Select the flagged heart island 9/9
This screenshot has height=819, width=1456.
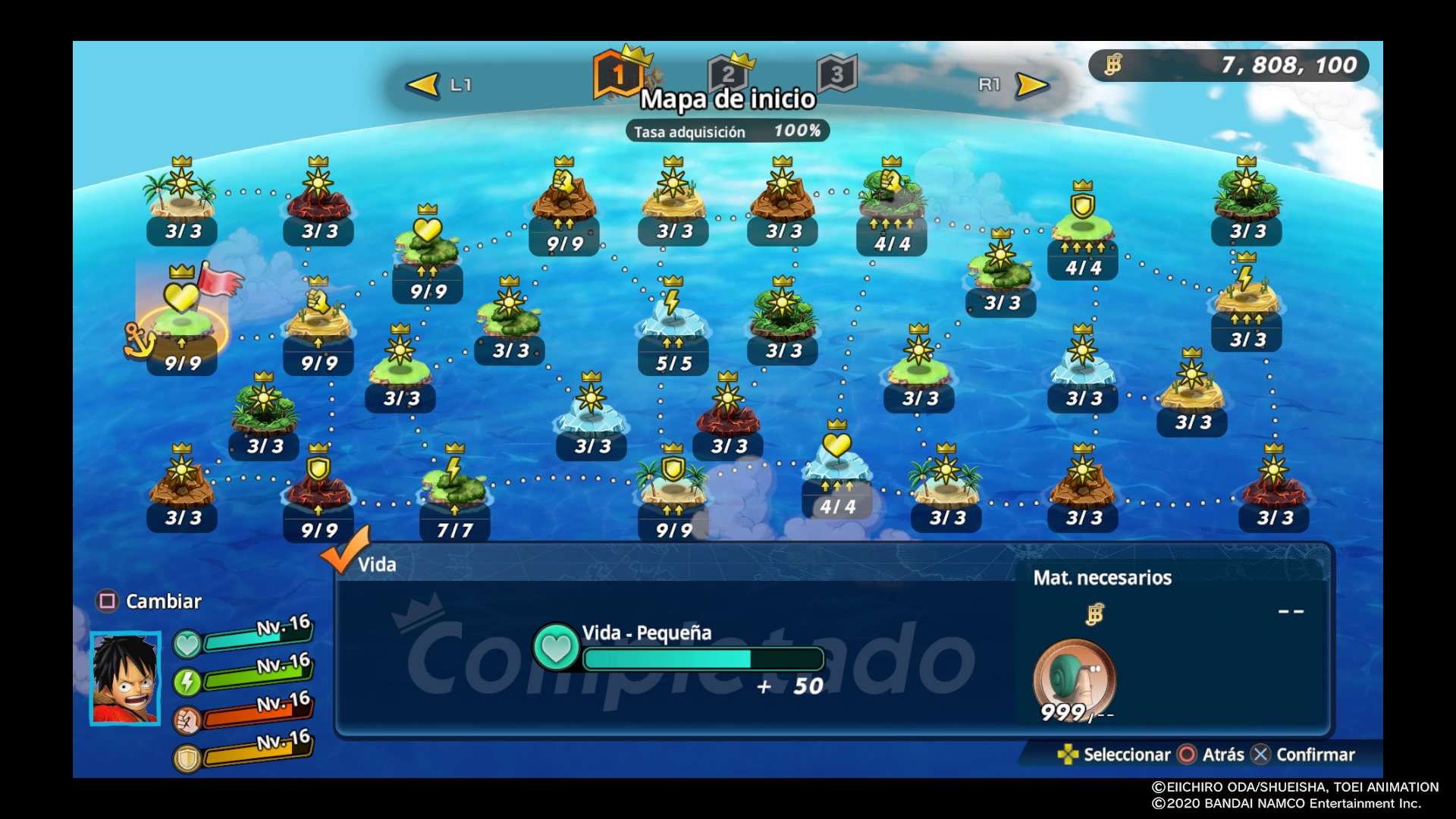pyautogui.click(x=182, y=318)
